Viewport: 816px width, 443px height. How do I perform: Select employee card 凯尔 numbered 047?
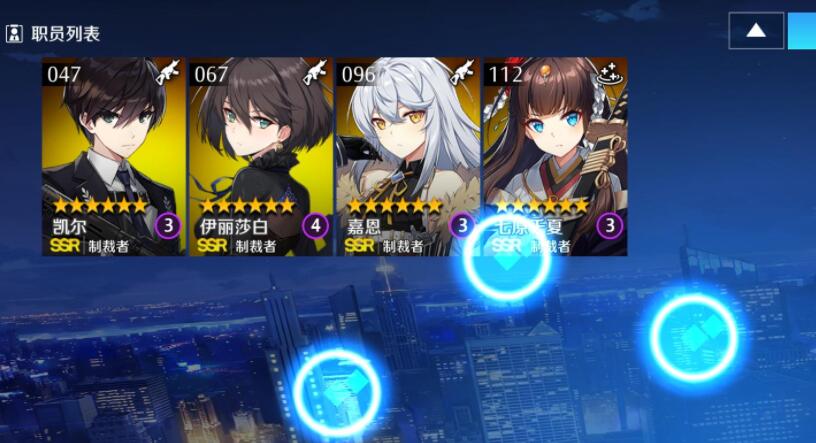[x=113, y=155]
